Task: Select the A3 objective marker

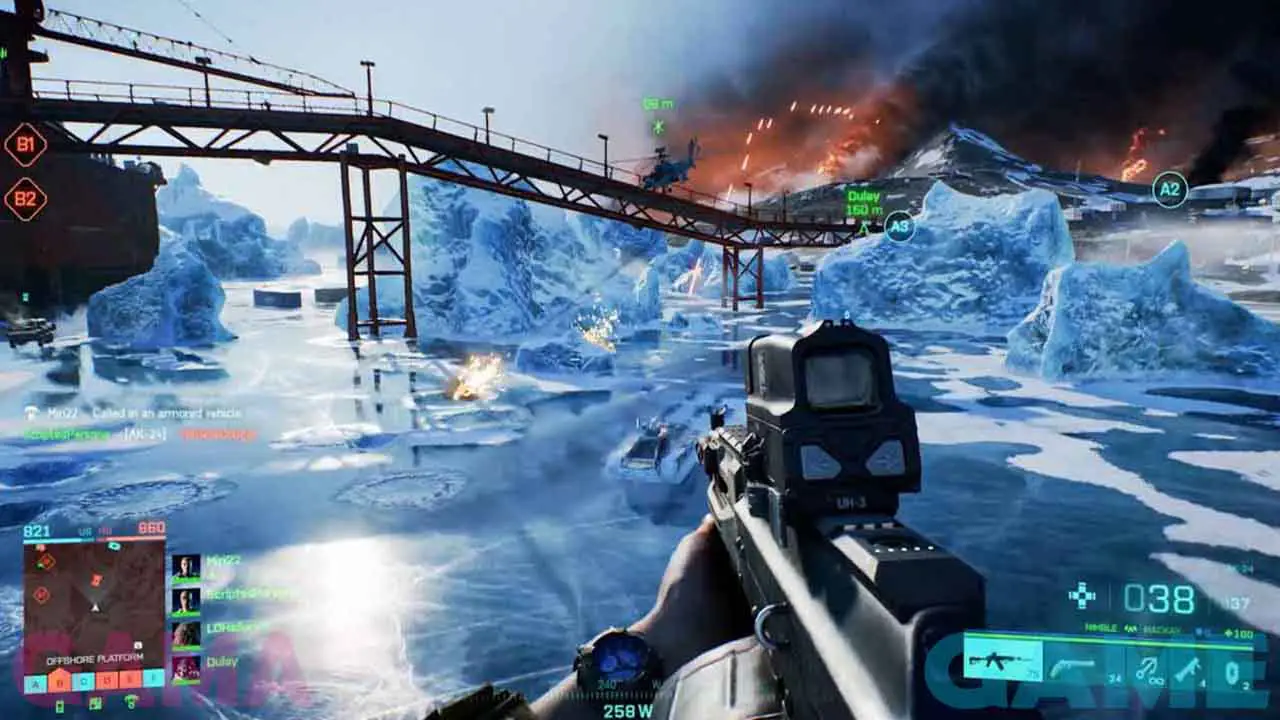Action: 899,226
